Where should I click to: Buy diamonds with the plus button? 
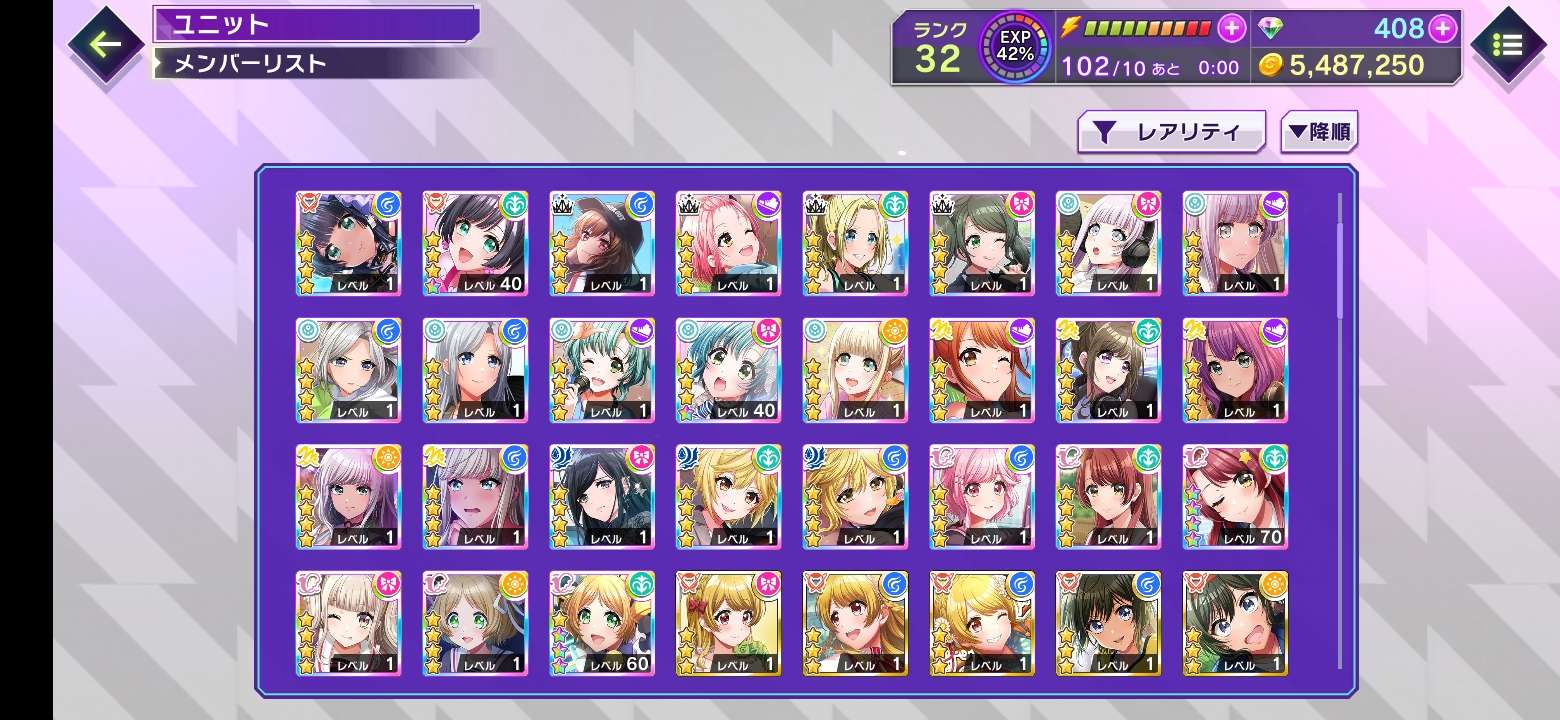[x=1442, y=28]
